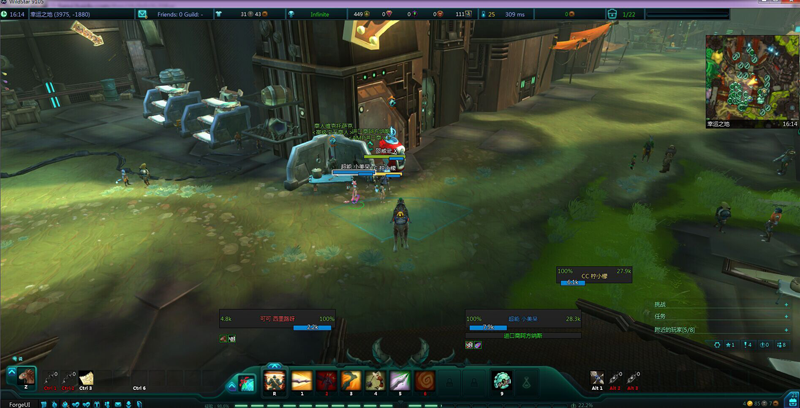Trigger the dark red ability on key 2
This screenshot has width=800, height=408.
click(326, 381)
